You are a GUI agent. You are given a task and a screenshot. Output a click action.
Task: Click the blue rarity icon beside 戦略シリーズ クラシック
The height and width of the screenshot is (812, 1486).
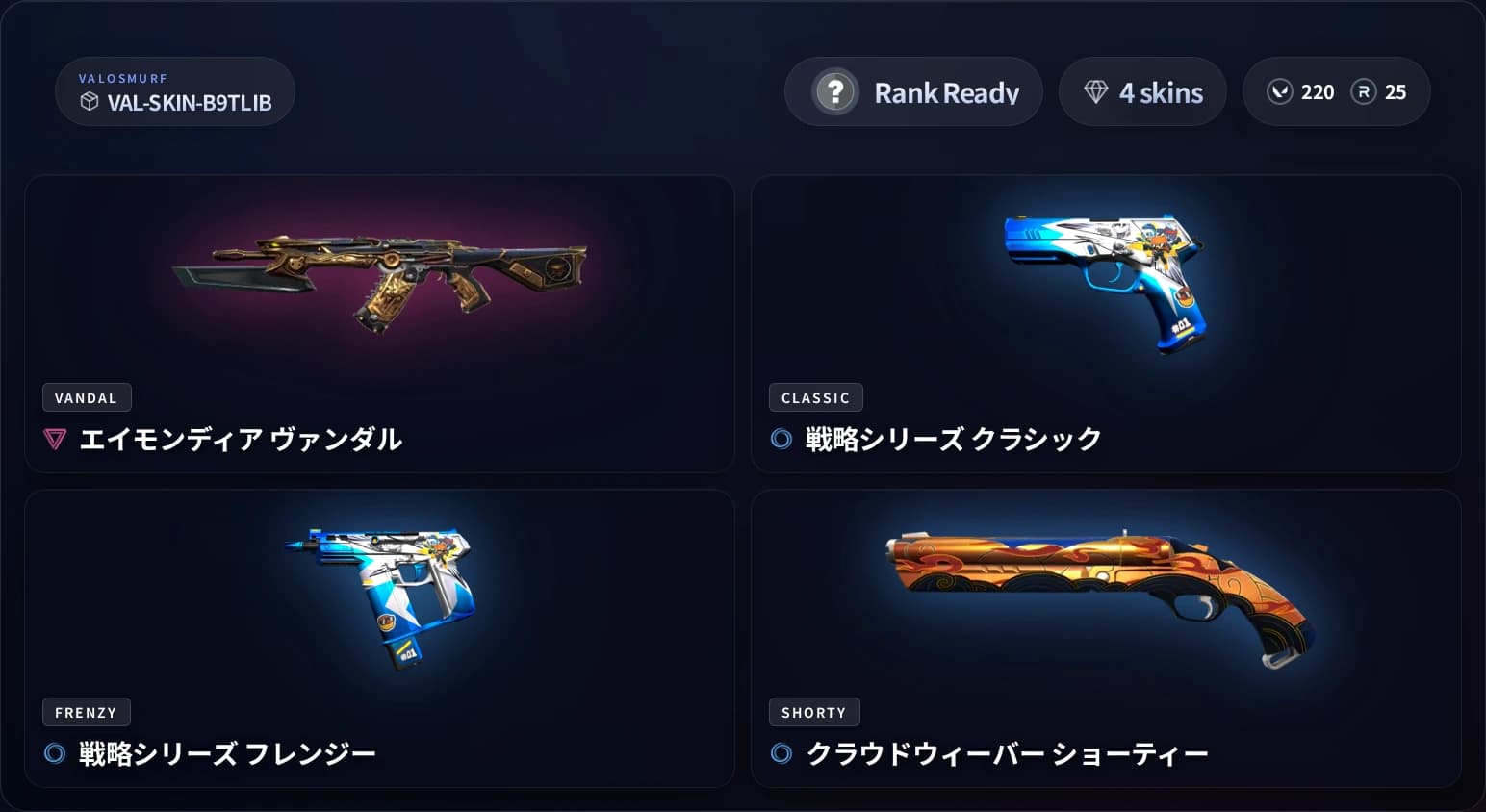tap(781, 438)
